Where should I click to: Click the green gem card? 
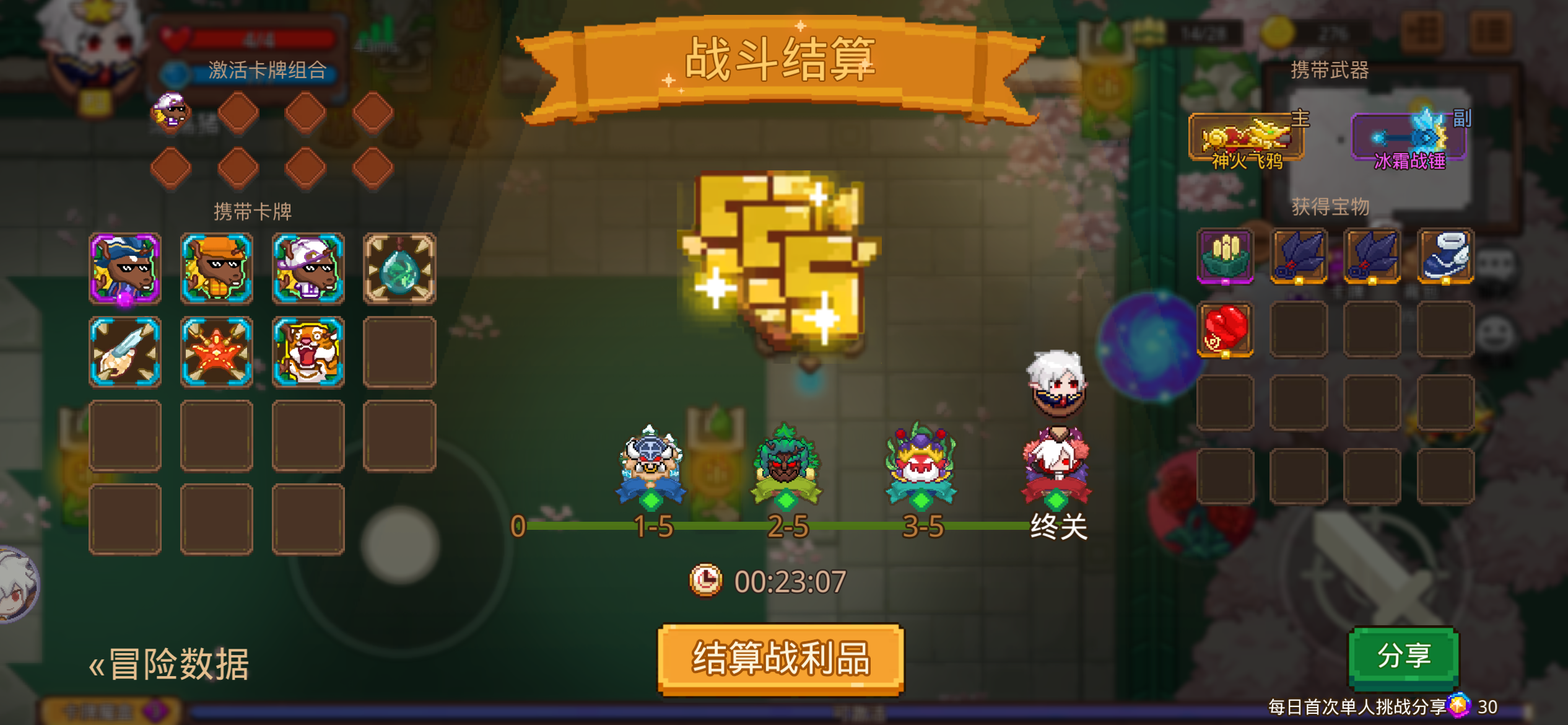point(400,268)
